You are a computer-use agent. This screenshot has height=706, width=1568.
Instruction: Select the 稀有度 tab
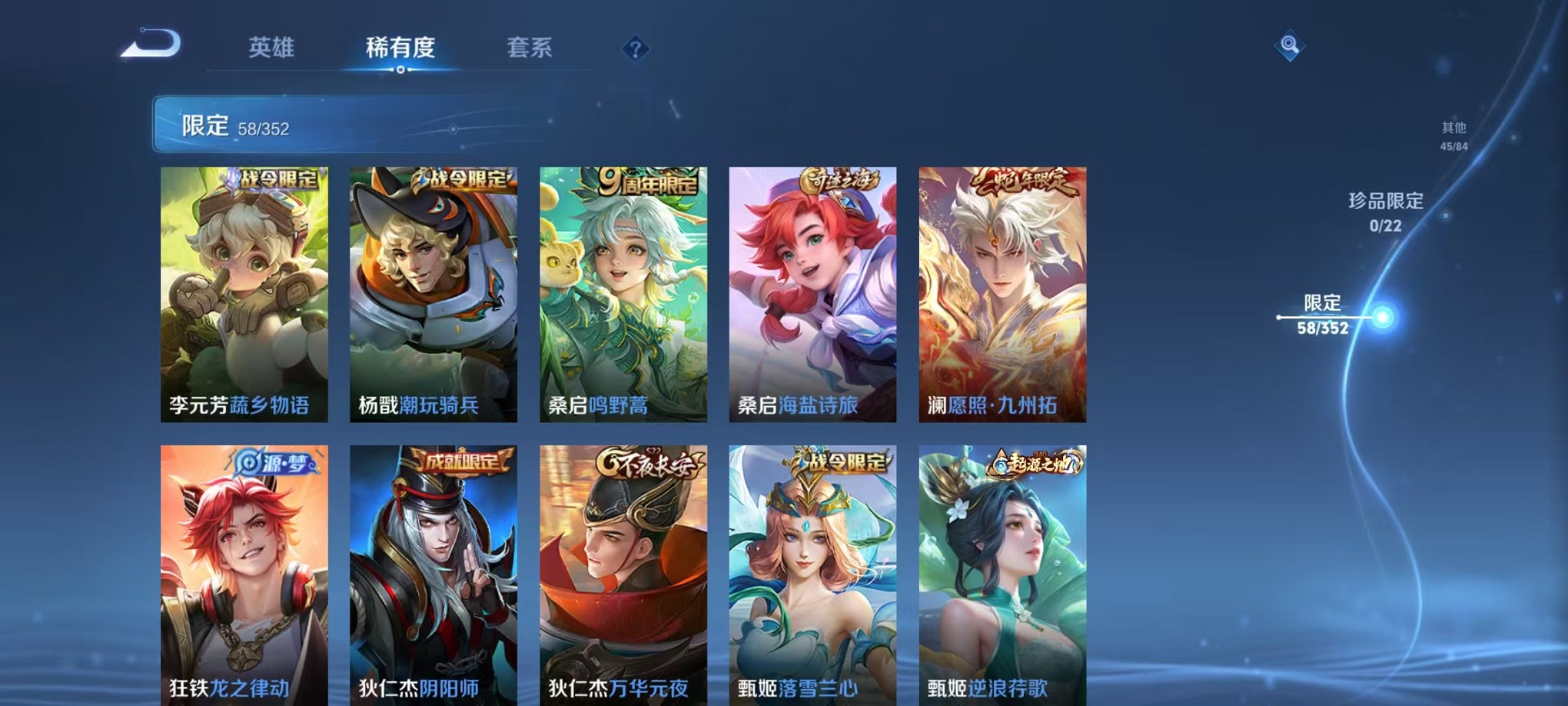tap(401, 48)
